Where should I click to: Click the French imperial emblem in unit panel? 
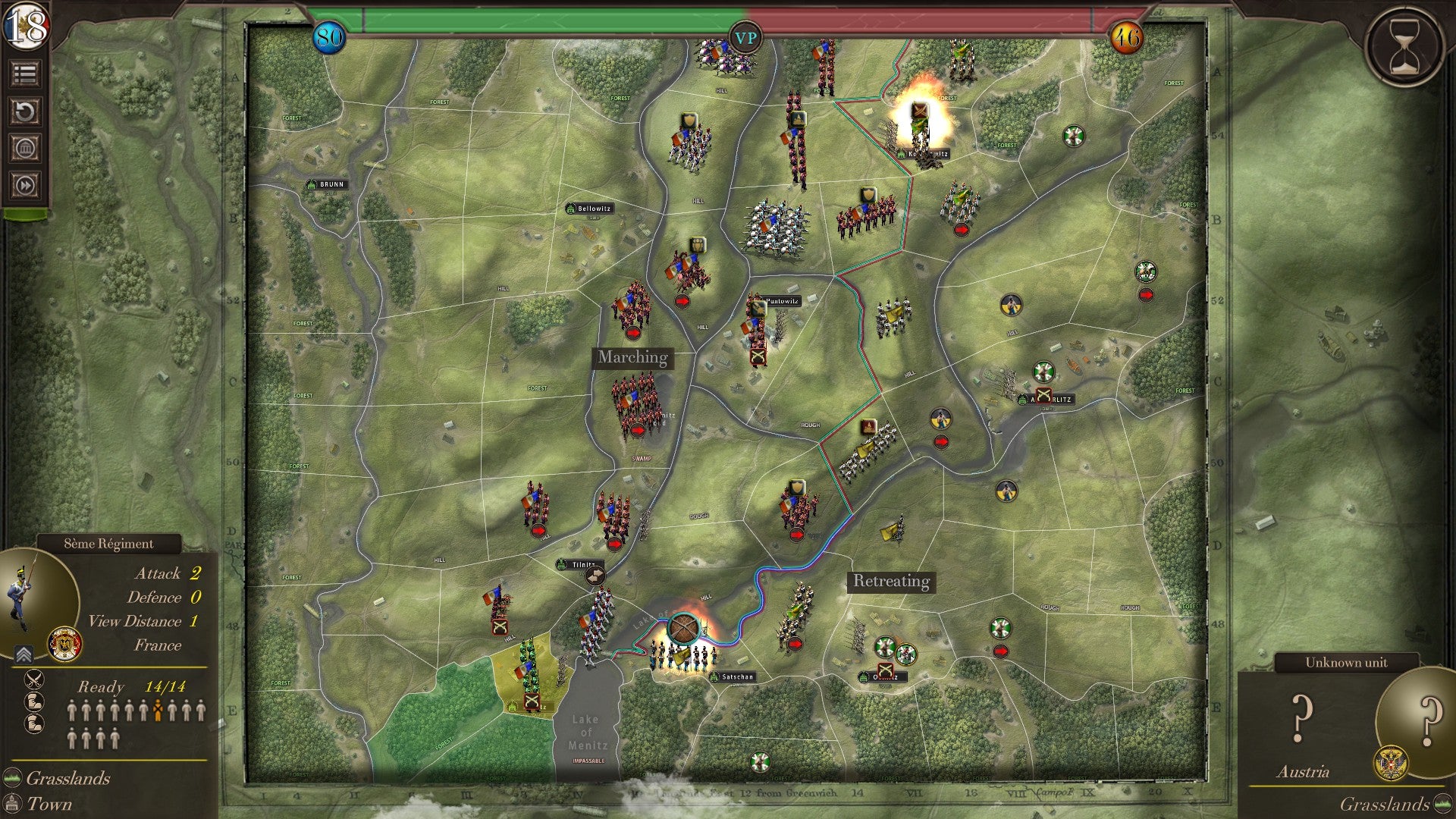click(64, 644)
